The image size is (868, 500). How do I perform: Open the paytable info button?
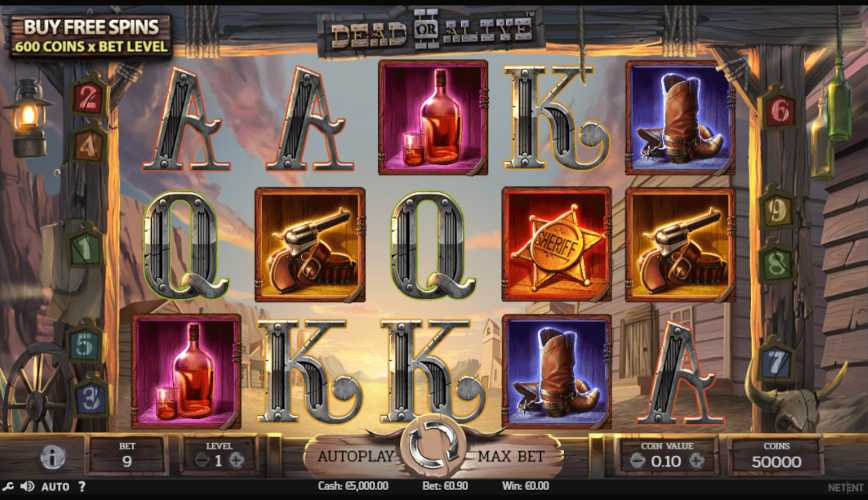53,457
